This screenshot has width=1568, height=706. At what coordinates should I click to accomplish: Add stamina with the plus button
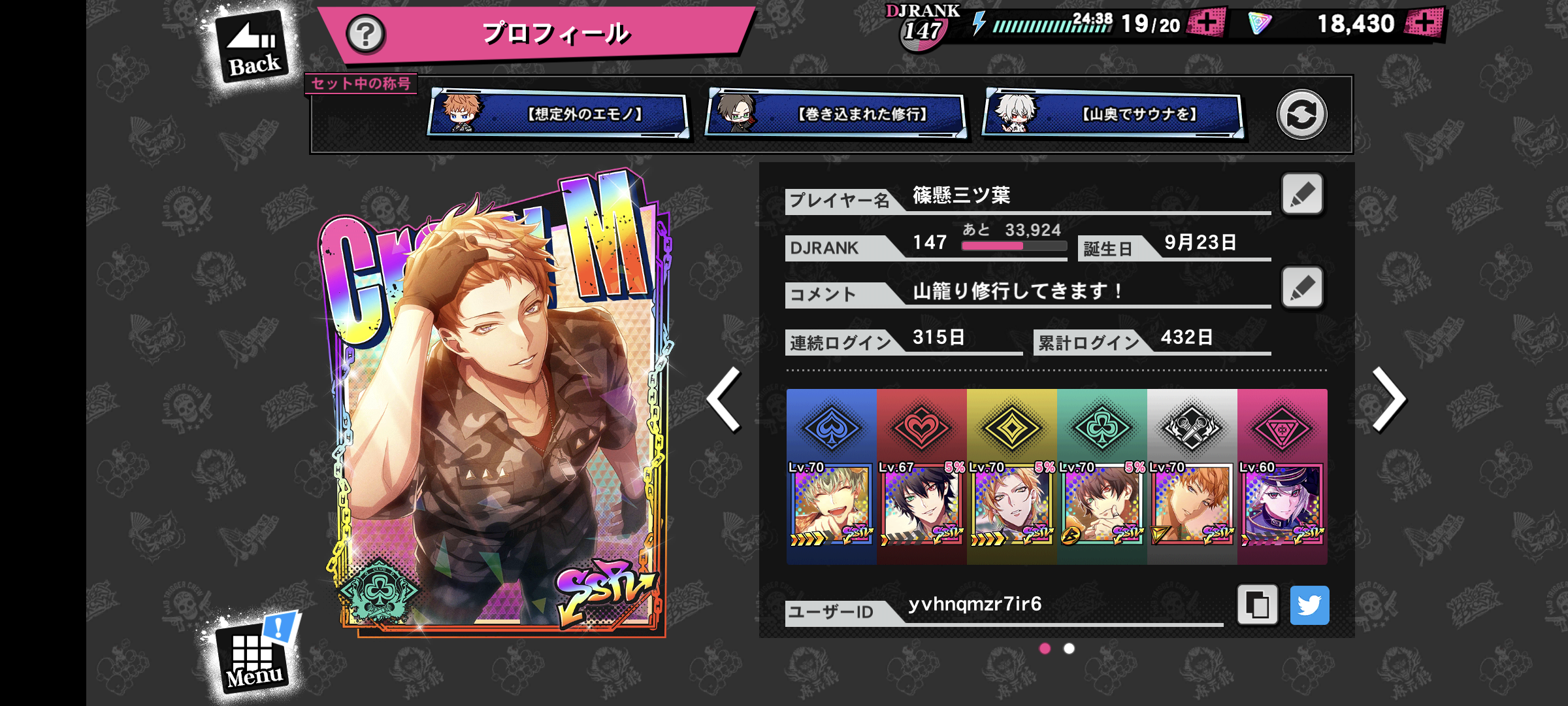1206,24
